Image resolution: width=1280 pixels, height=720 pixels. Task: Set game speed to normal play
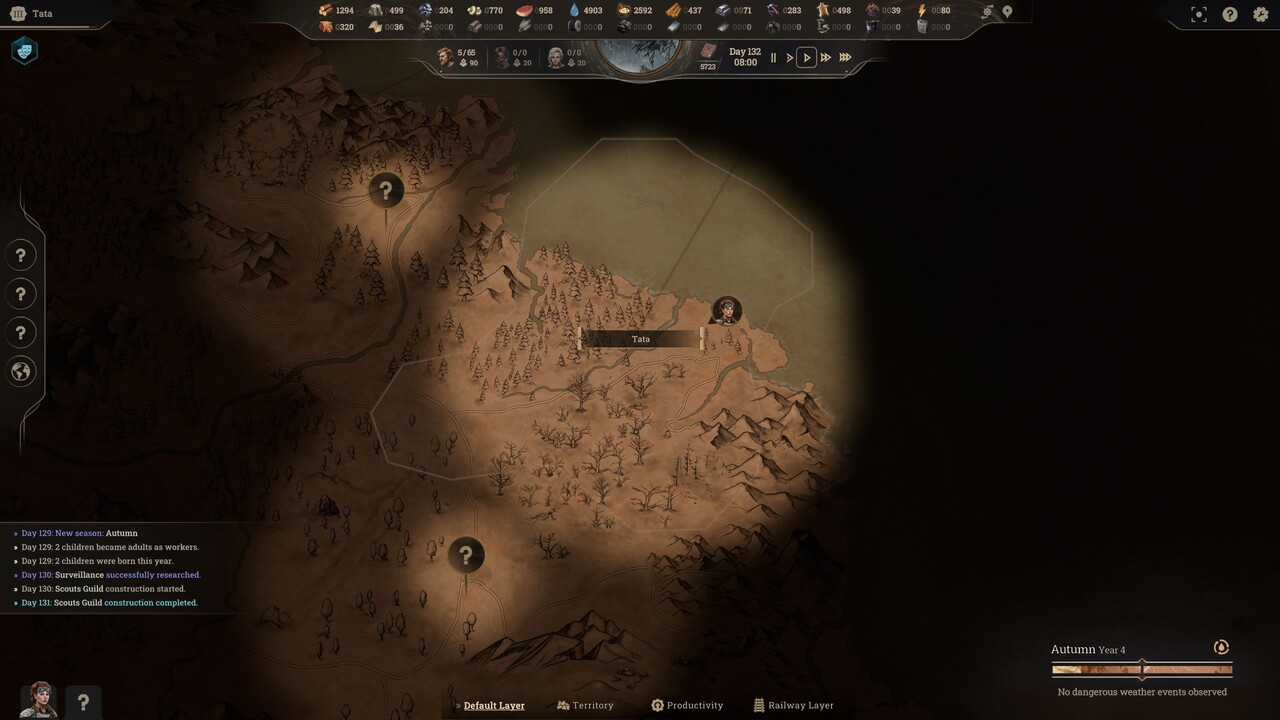tap(807, 58)
